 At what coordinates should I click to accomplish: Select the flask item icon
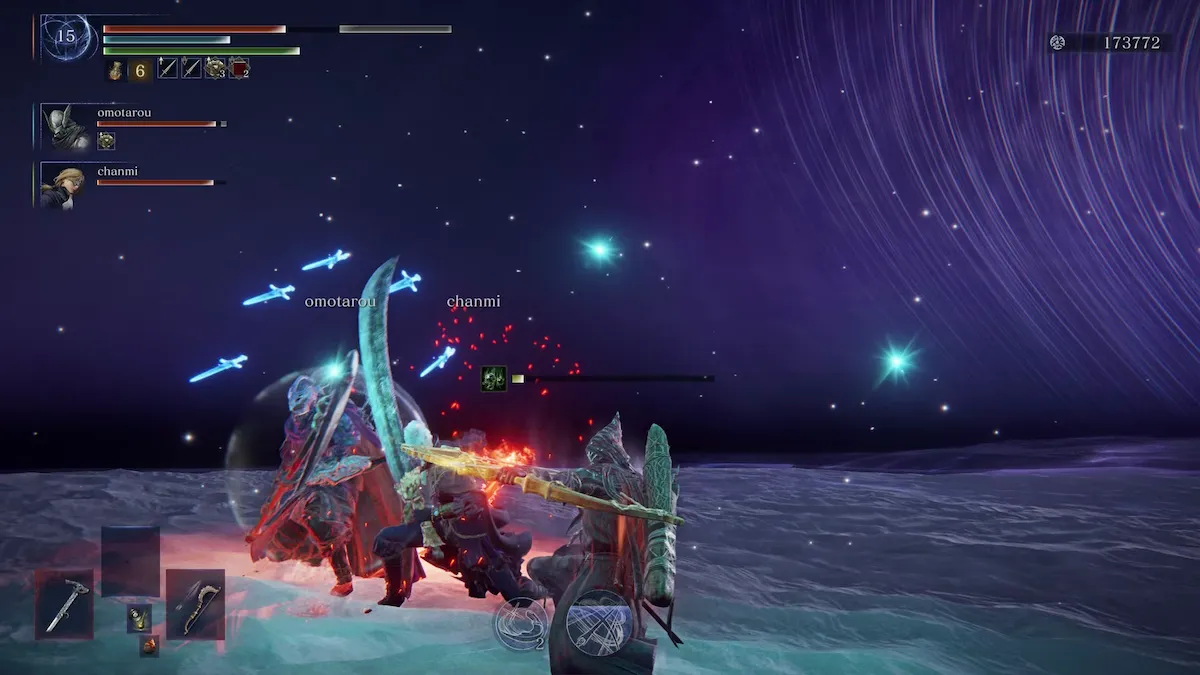[117, 69]
